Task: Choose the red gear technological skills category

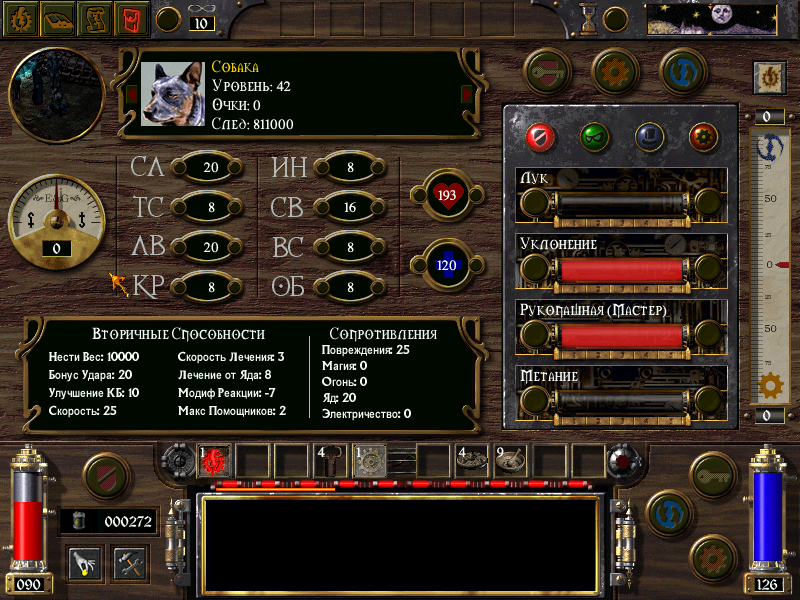Action: [x=703, y=136]
